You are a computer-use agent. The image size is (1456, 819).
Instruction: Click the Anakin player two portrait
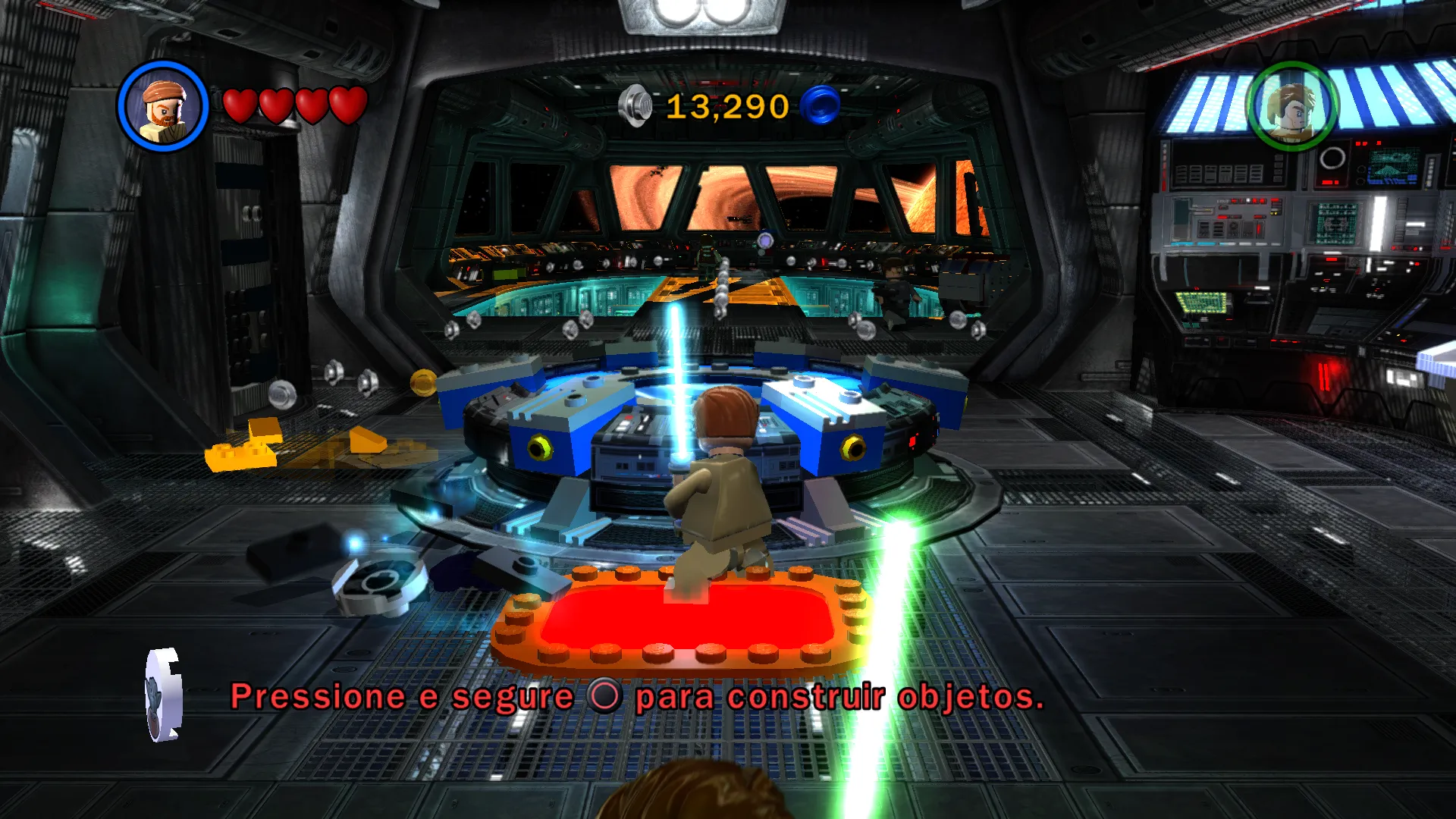coord(1292,107)
